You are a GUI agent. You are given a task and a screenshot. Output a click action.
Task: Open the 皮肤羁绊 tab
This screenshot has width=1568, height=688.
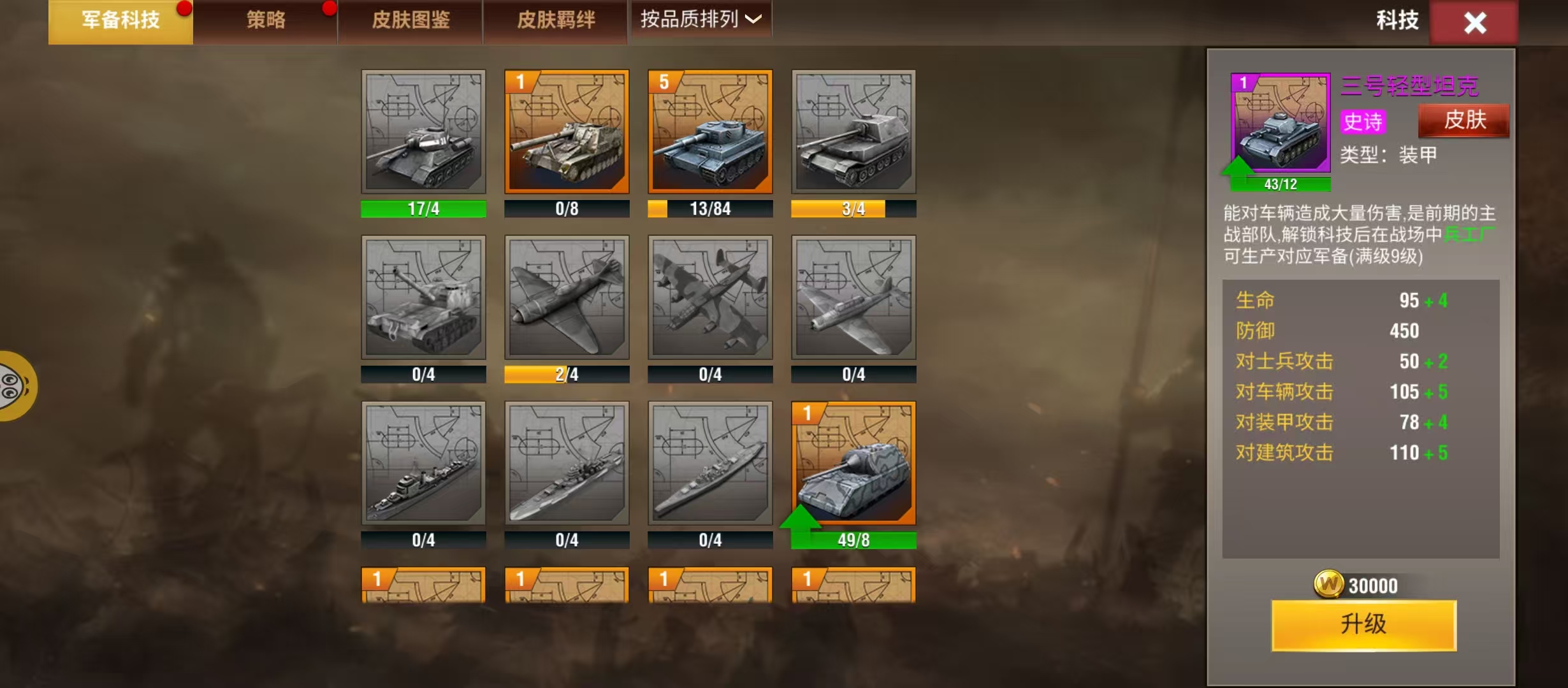(556, 21)
